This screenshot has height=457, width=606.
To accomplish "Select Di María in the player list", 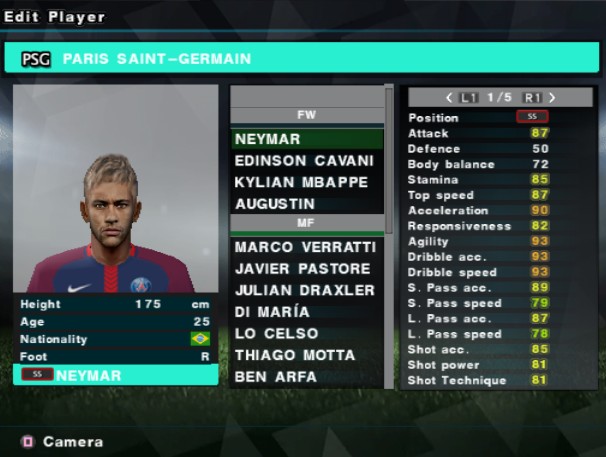I will pos(305,312).
